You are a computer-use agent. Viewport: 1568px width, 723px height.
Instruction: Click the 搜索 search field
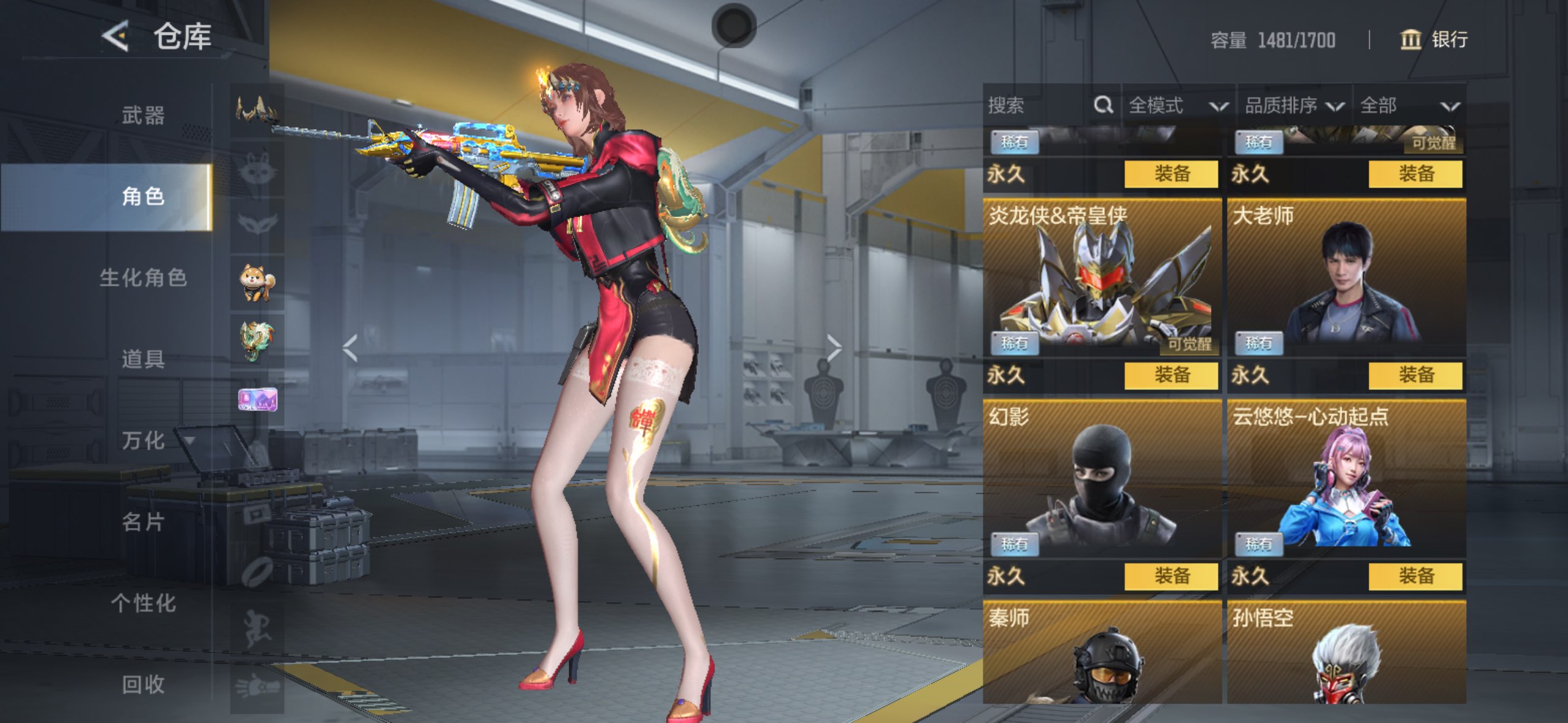point(1037,105)
